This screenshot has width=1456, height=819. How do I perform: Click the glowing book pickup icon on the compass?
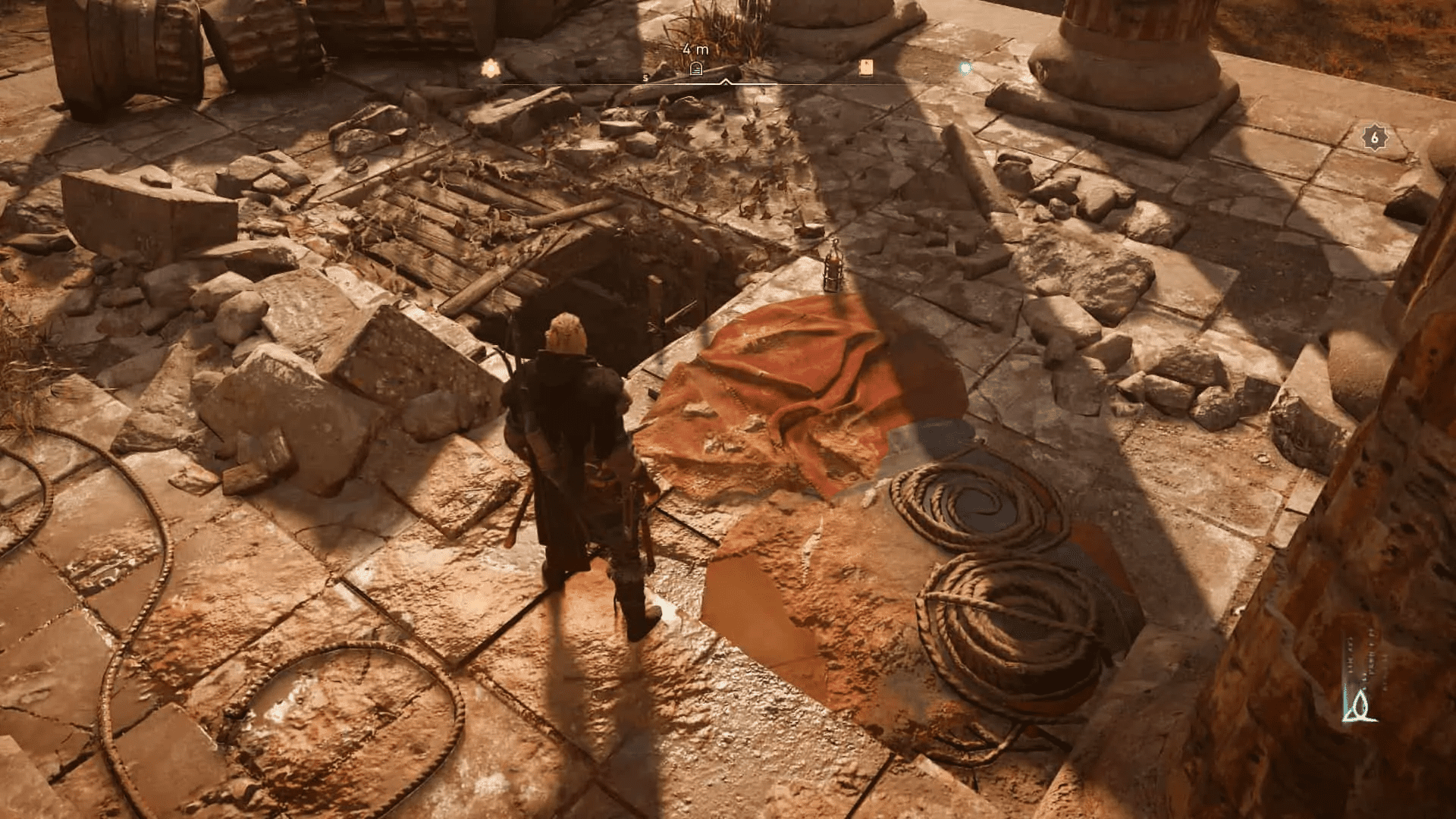pyautogui.click(x=867, y=68)
